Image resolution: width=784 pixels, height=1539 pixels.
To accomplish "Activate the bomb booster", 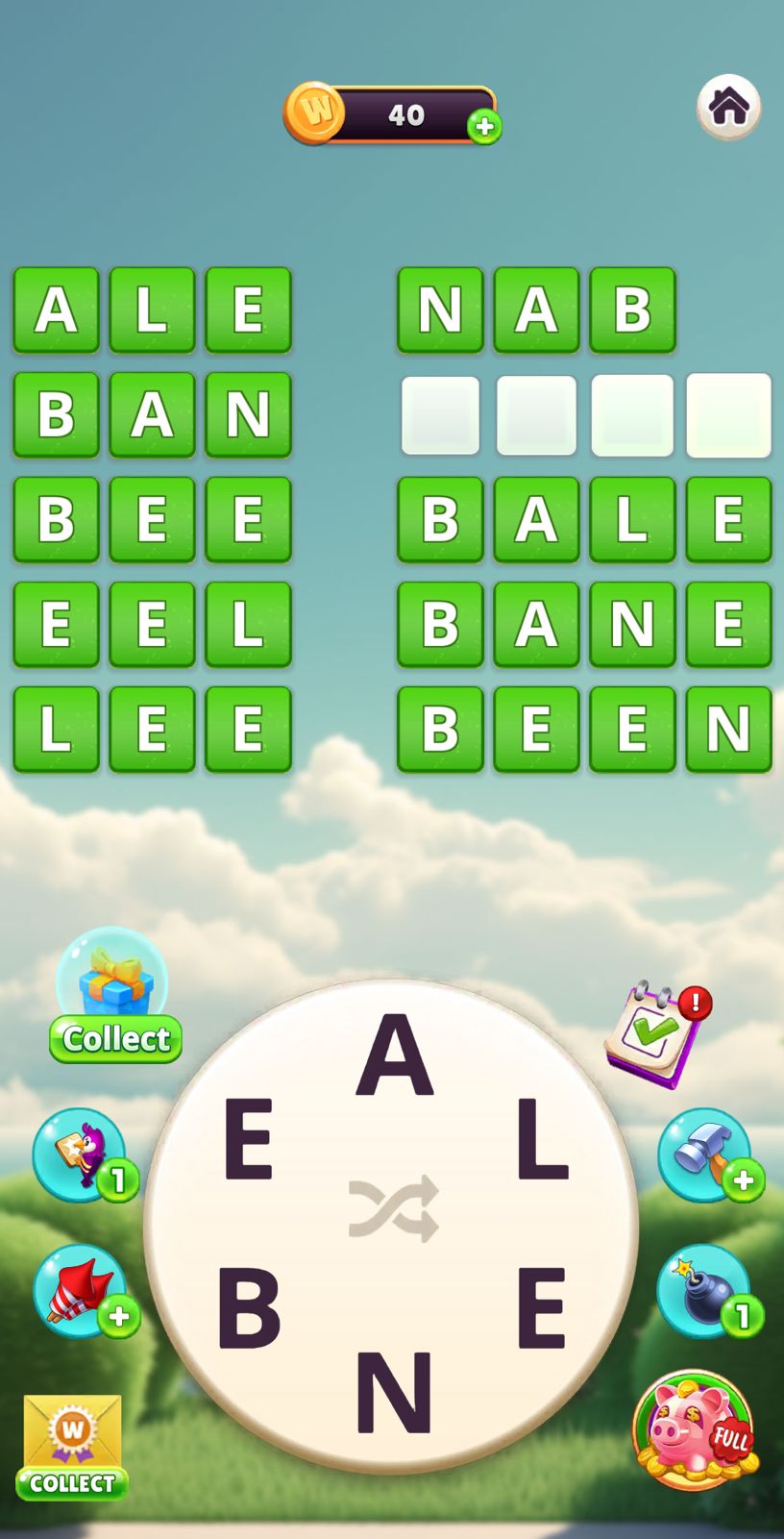I will click(704, 1291).
